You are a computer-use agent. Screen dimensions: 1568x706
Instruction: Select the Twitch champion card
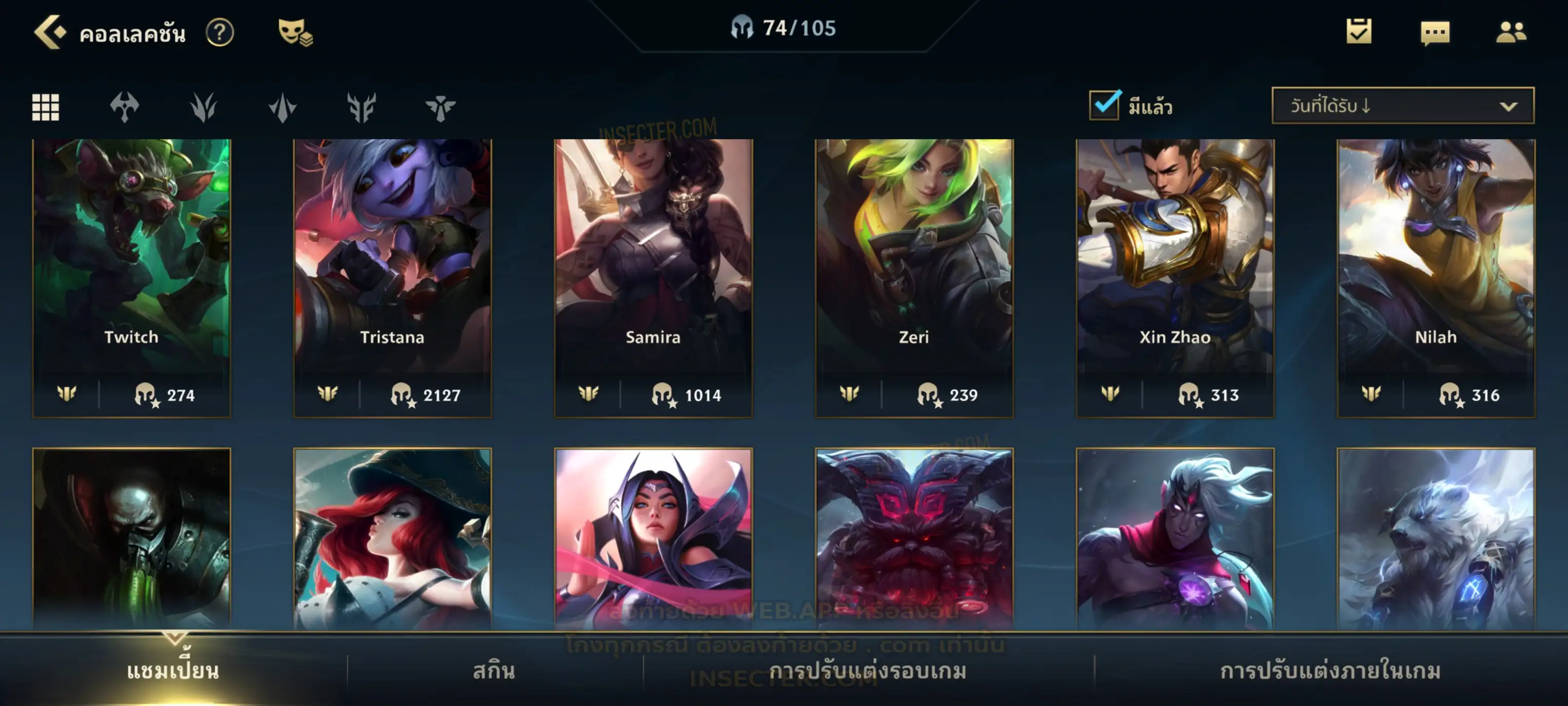point(132,277)
